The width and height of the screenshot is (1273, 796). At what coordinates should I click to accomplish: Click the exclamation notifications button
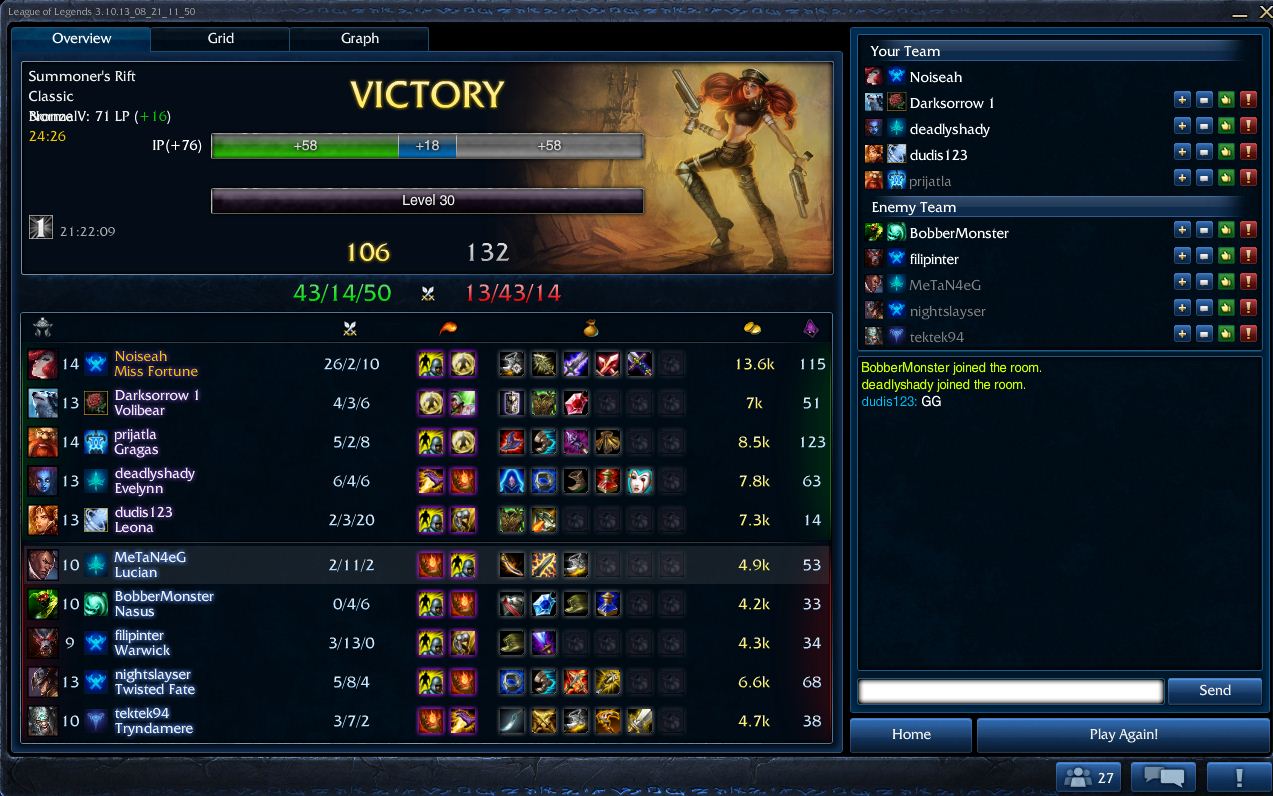1238,777
